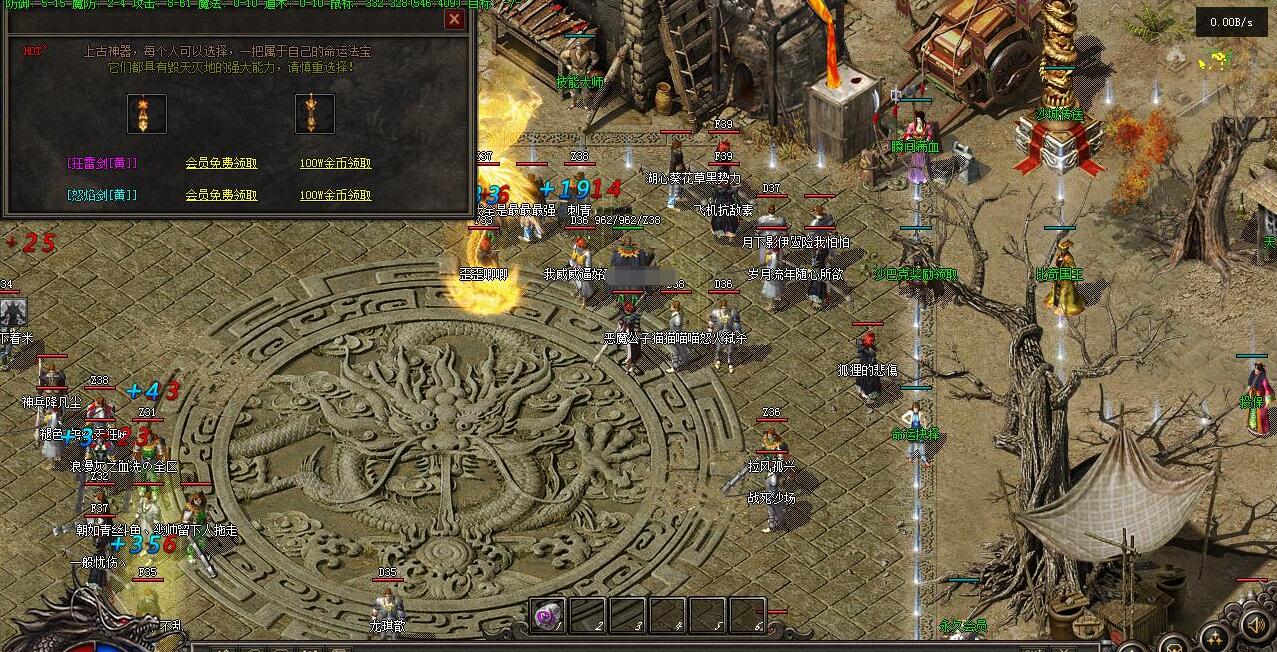Image resolution: width=1277 pixels, height=652 pixels.
Task: Close the ancient artifact dialog
Action: tap(454, 19)
